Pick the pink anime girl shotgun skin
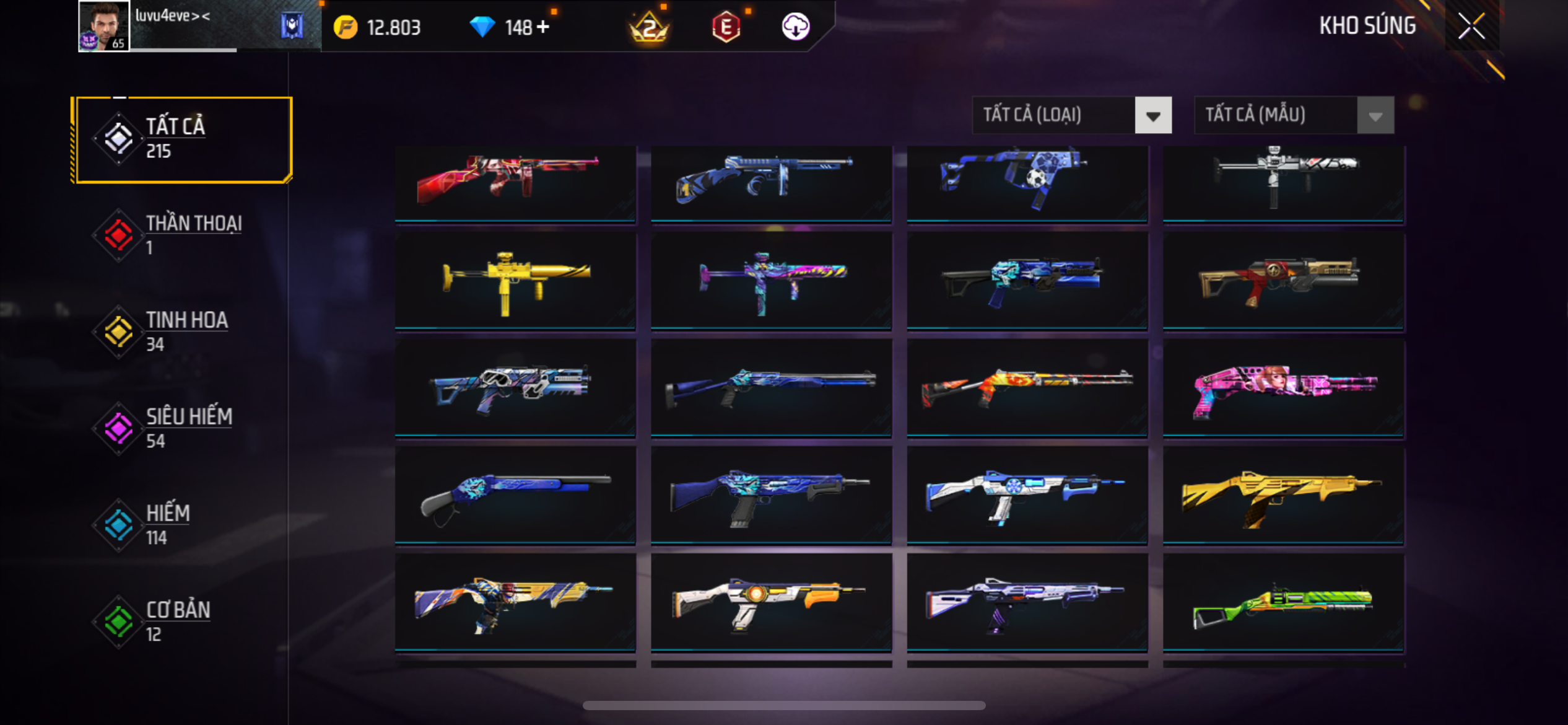 click(x=1283, y=388)
